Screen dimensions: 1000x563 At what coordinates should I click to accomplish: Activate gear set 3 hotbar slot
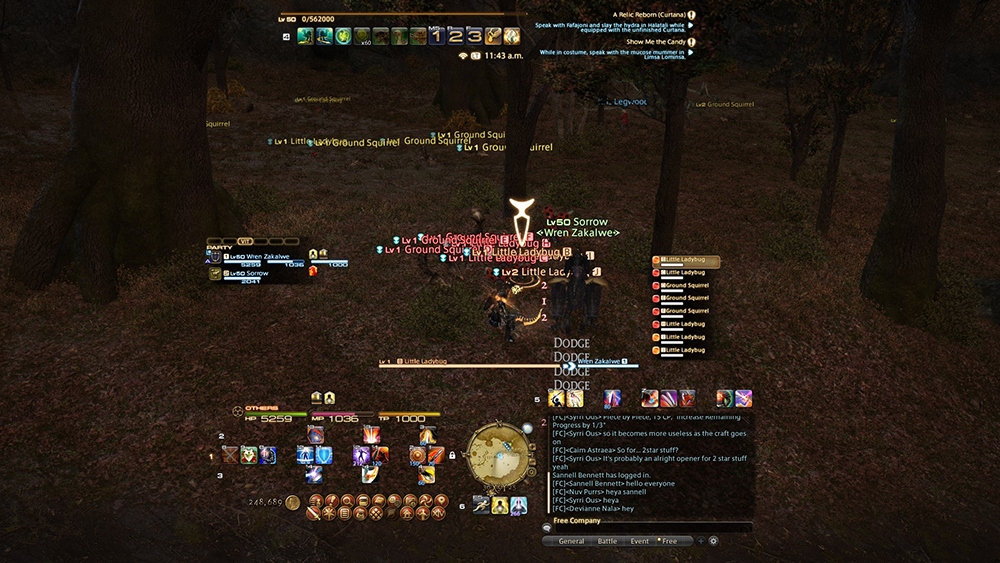point(474,36)
